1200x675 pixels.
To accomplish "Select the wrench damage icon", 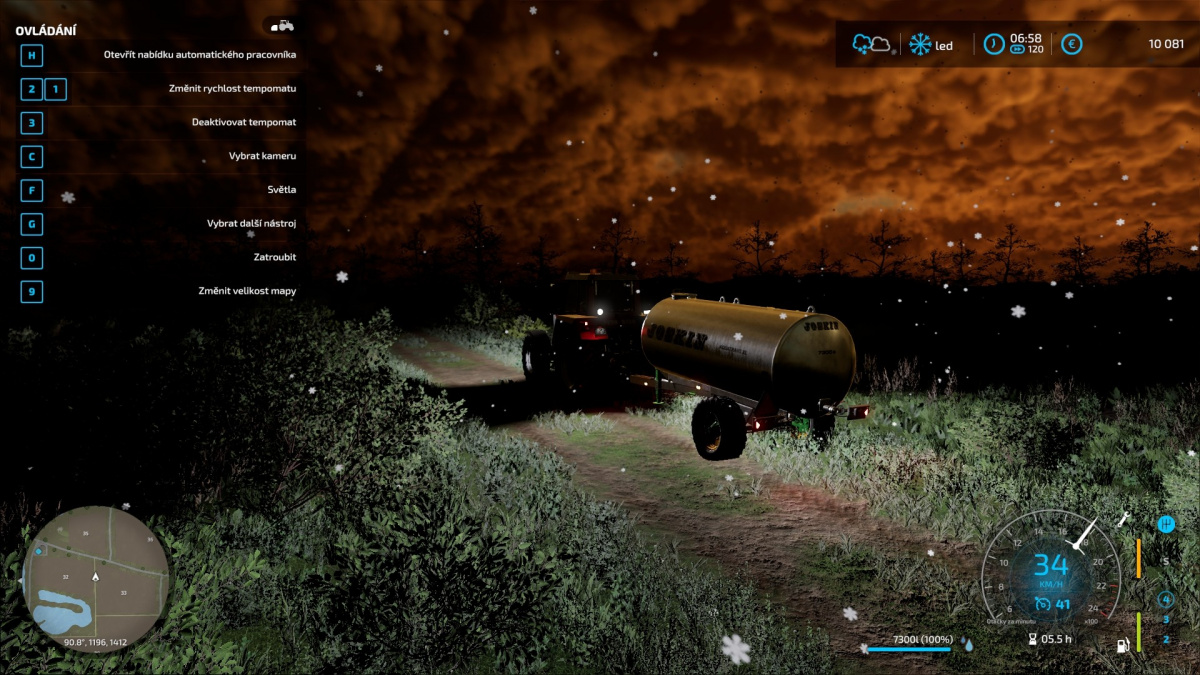I will pos(1123,519).
